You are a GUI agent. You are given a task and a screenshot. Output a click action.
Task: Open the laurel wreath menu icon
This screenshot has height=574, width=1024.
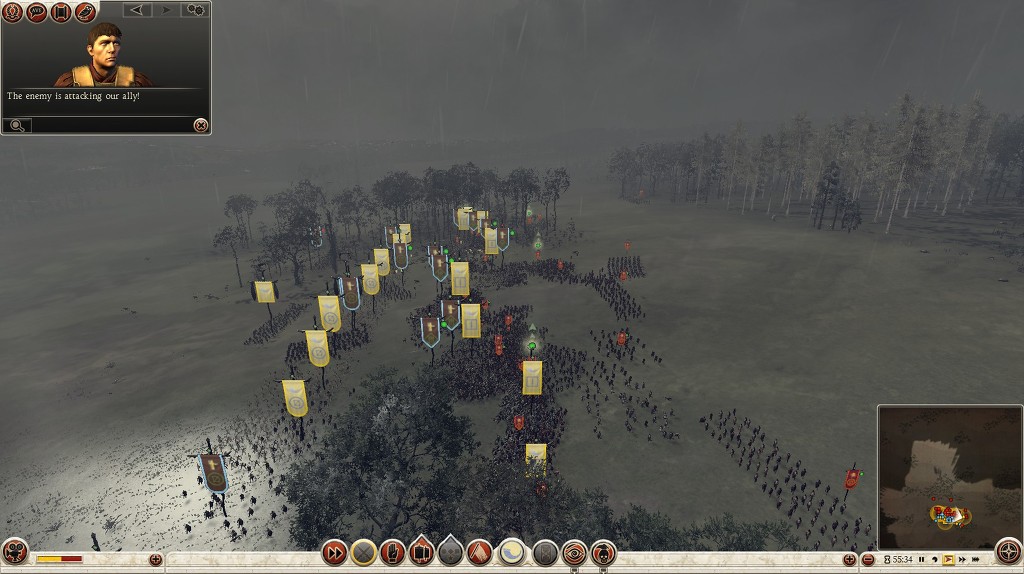(x=13, y=12)
